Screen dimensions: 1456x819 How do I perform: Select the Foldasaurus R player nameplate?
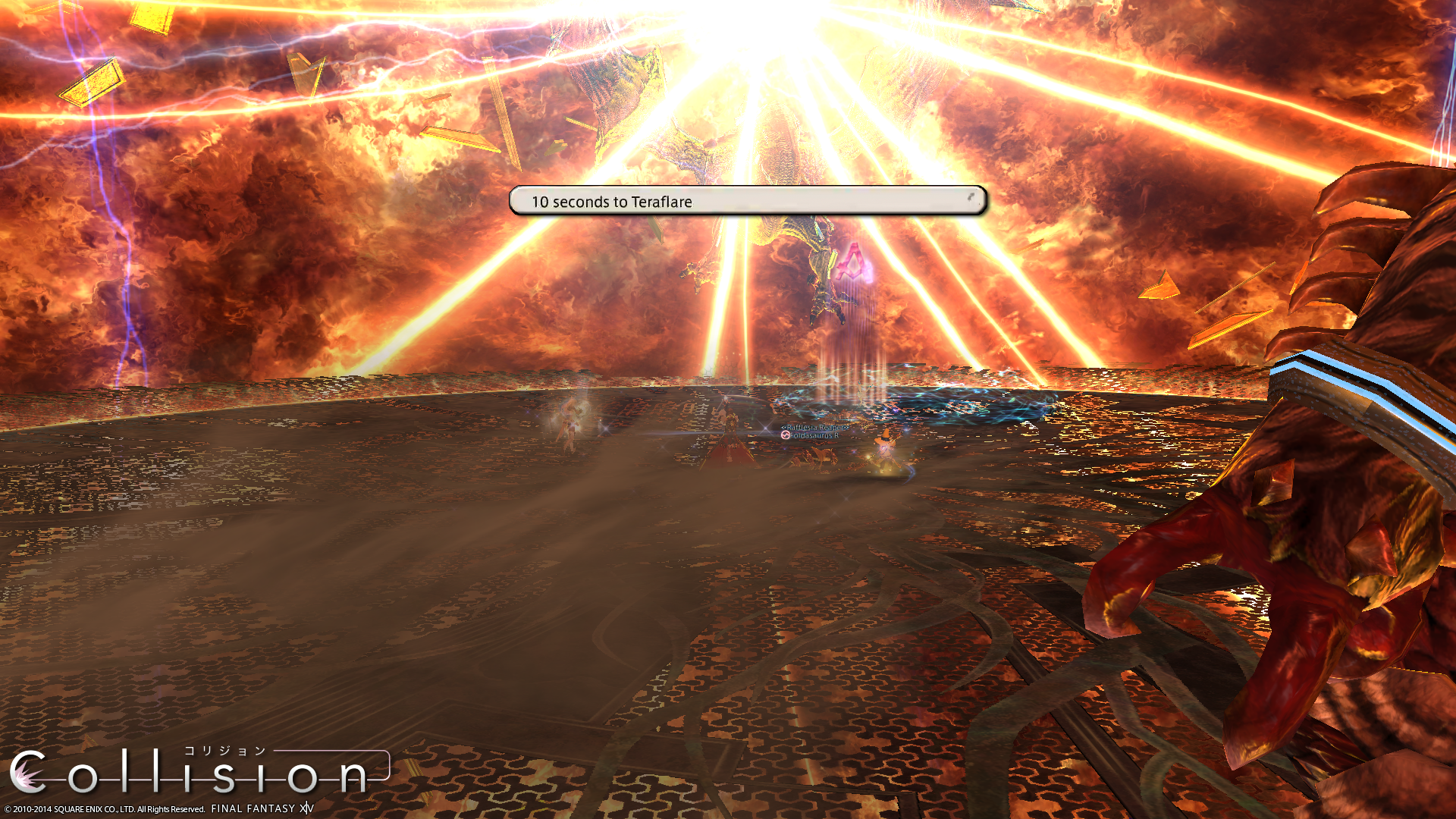[814, 436]
